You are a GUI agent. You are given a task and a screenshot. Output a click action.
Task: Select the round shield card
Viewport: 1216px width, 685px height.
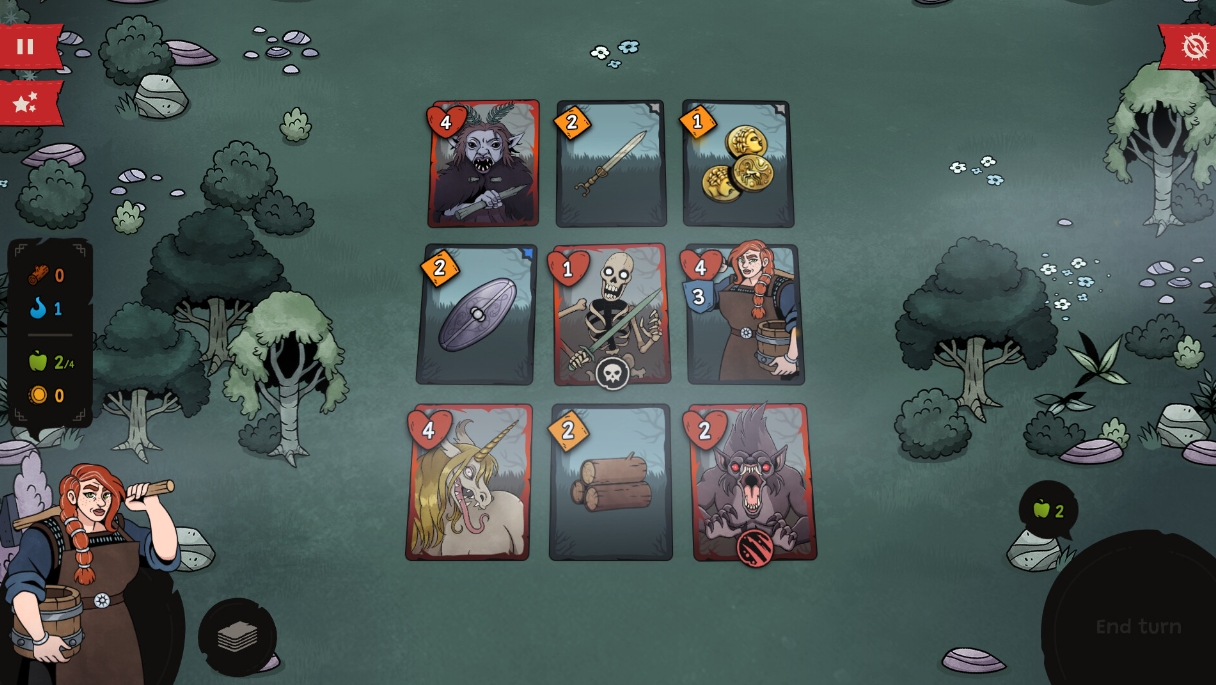point(476,314)
